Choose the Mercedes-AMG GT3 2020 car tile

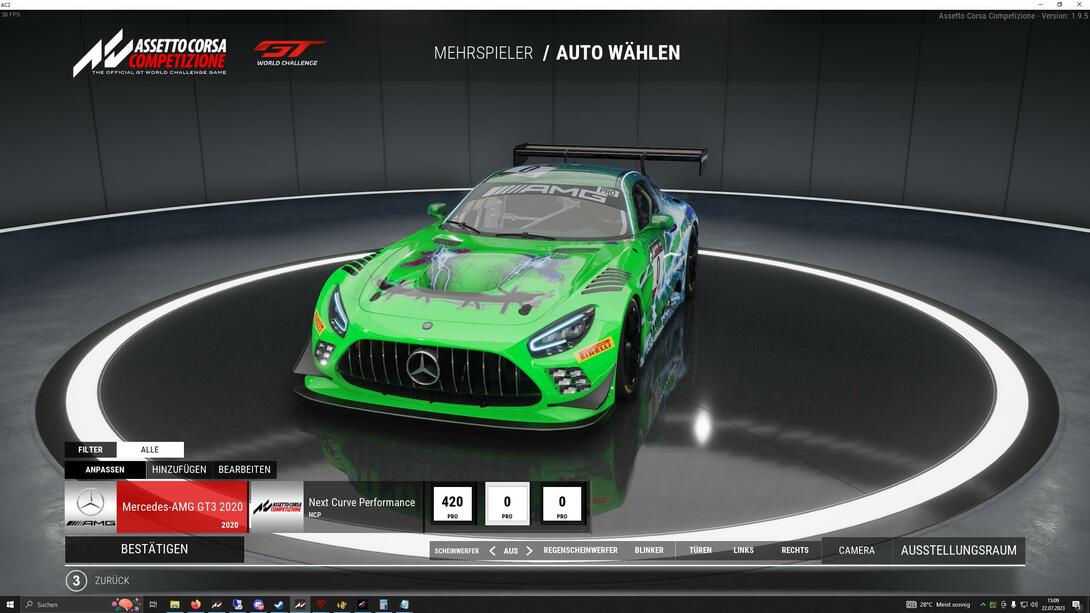156,506
